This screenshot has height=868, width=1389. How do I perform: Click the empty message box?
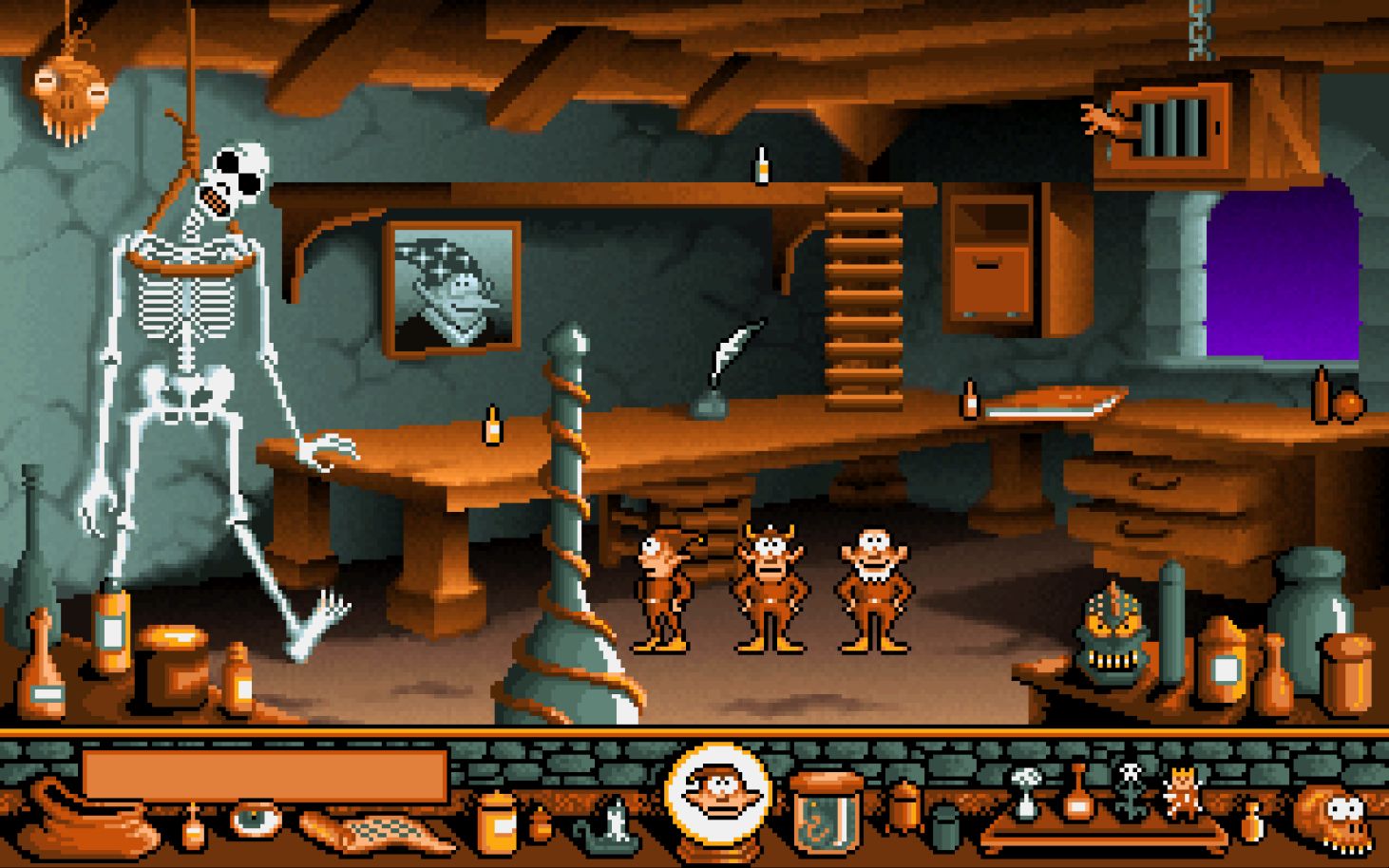(266, 771)
